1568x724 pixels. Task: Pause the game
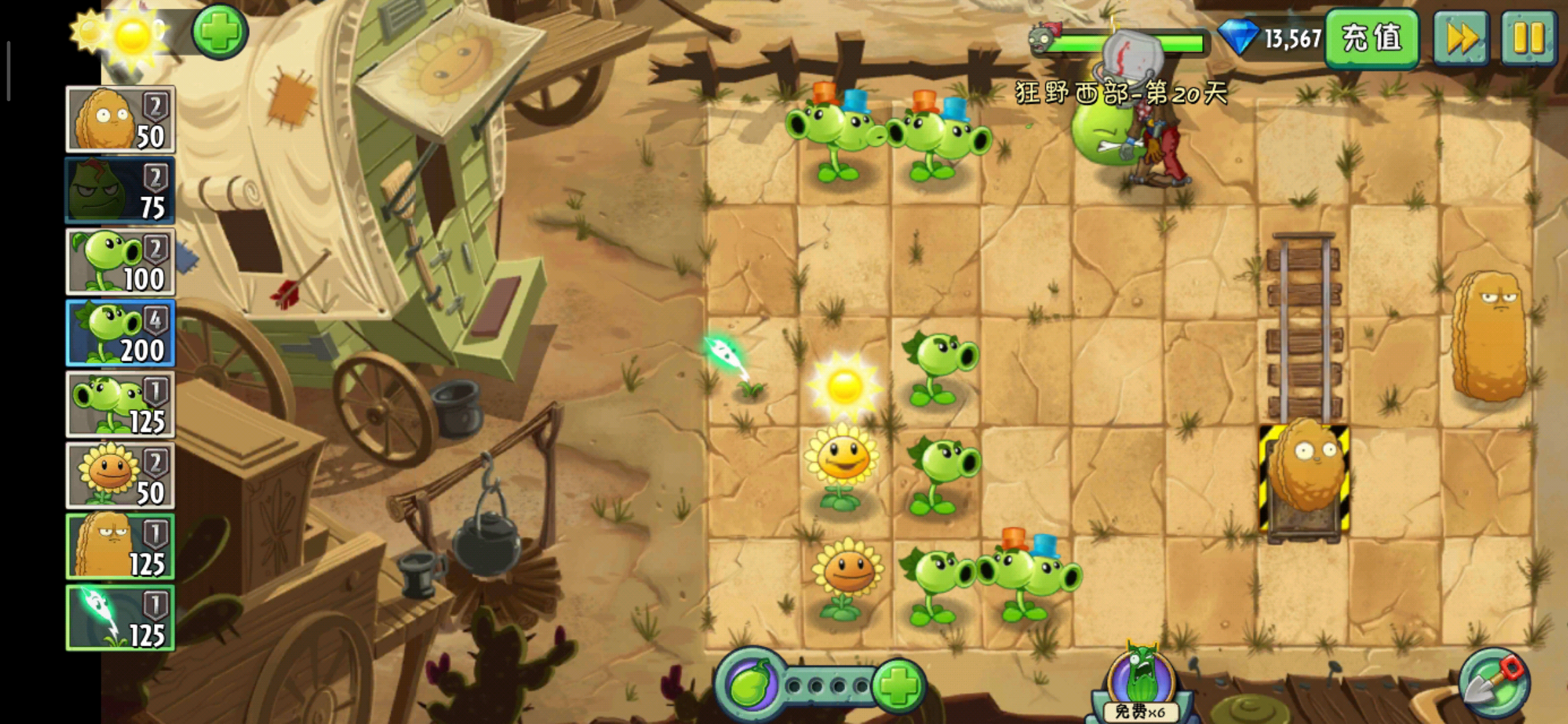[x=1528, y=38]
